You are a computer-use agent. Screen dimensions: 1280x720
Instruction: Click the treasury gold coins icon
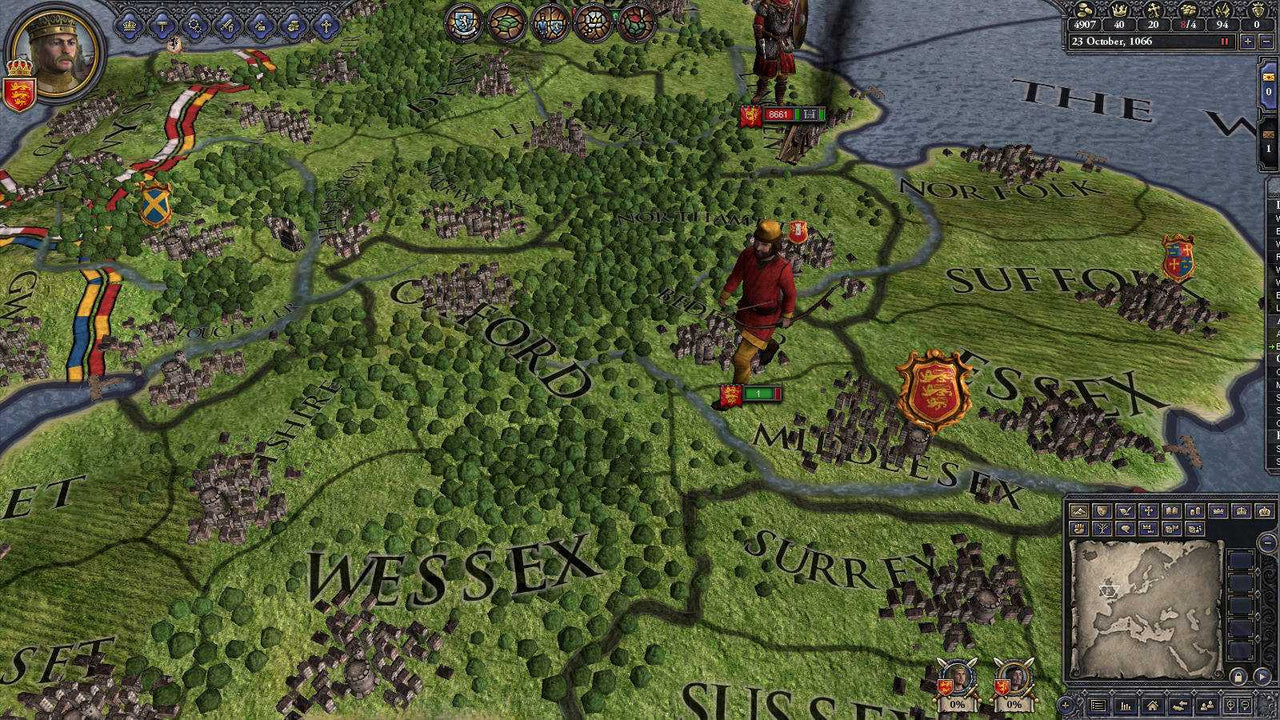(x=1082, y=10)
